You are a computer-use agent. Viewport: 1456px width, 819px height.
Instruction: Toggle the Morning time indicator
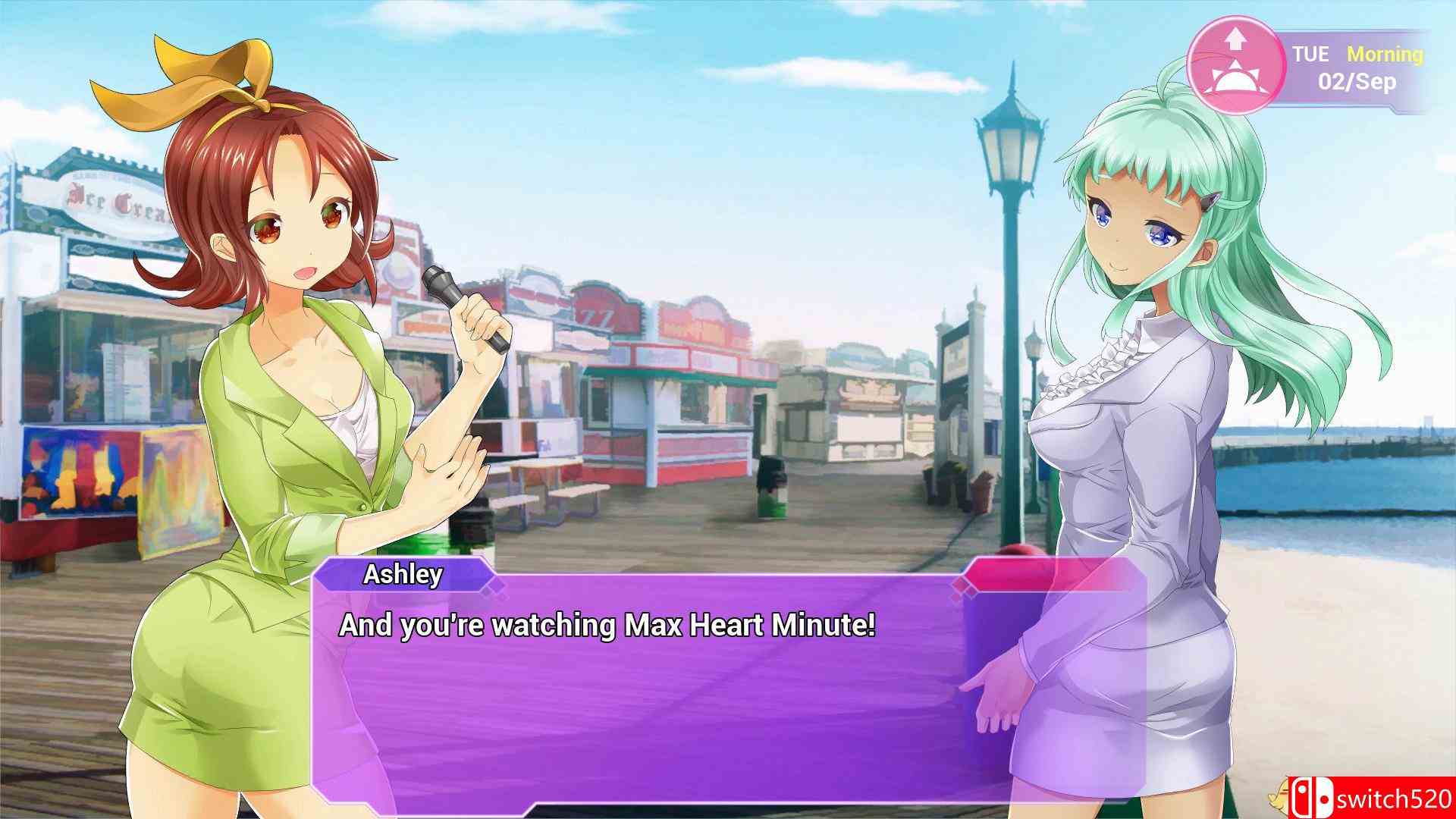(1385, 55)
